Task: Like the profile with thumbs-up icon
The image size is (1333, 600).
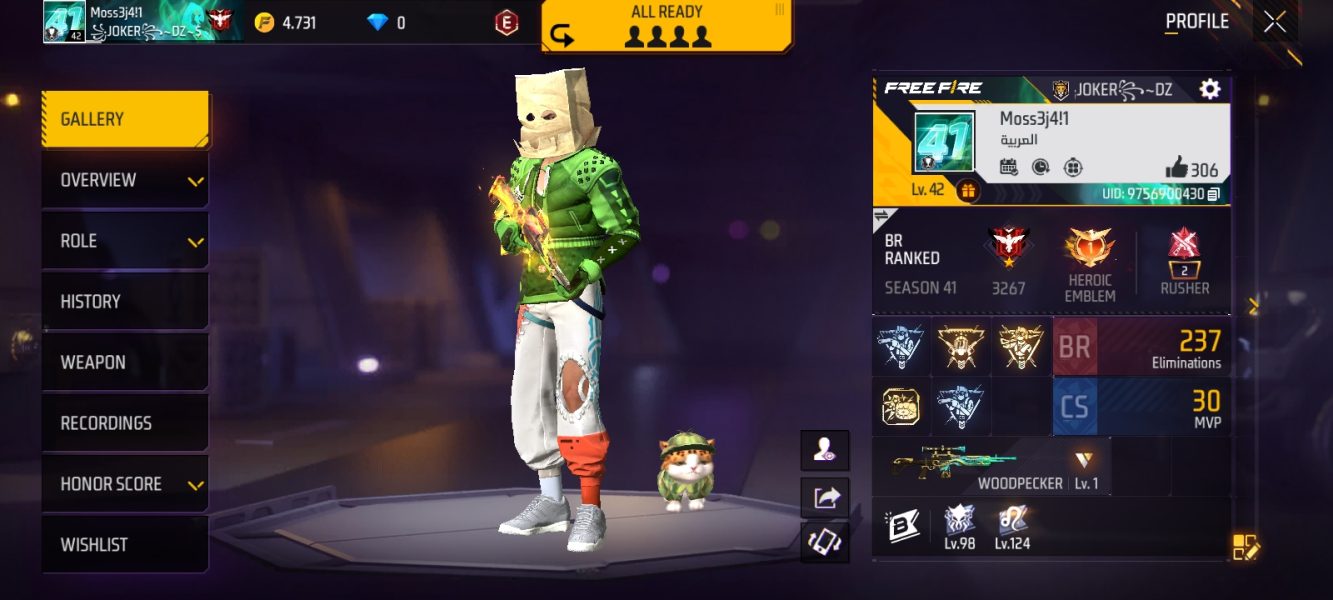Action: [x=1177, y=168]
